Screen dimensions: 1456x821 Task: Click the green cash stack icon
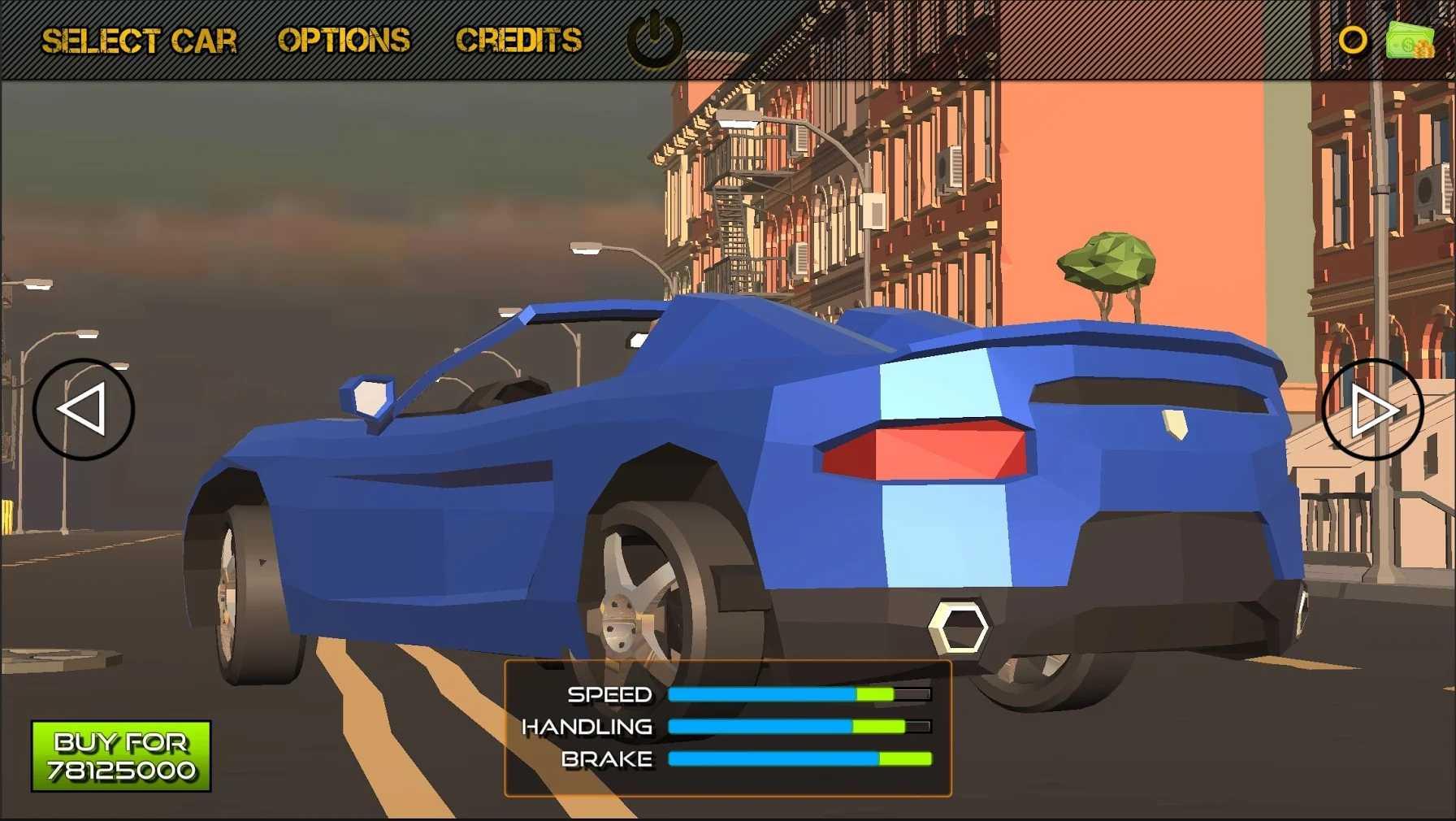pyautogui.click(x=1410, y=40)
